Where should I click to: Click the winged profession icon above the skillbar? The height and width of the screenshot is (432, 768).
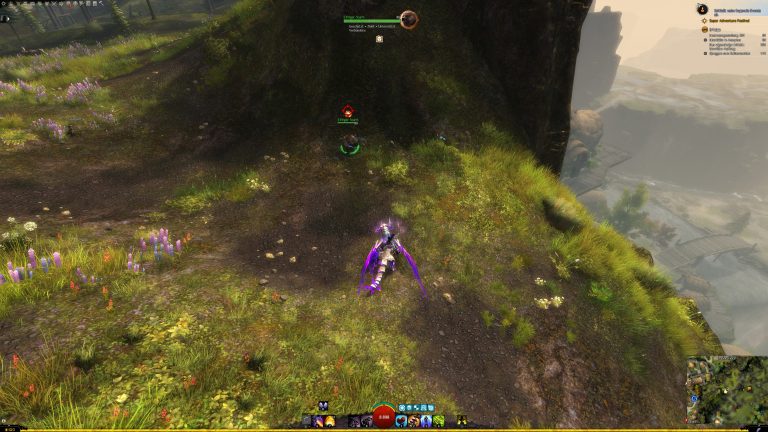tap(324, 406)
